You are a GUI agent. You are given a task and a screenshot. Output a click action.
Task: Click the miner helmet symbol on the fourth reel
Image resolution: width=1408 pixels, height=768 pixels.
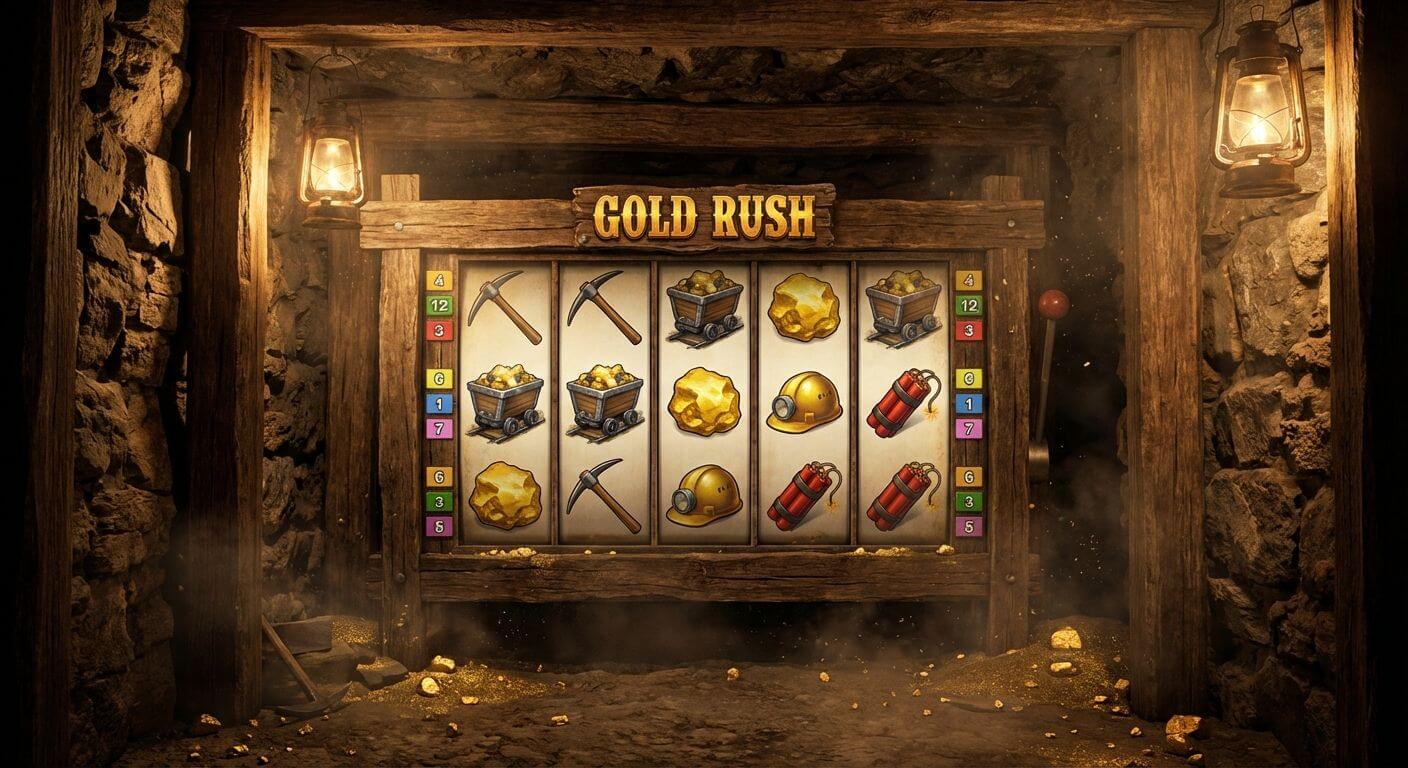(805, 400)
